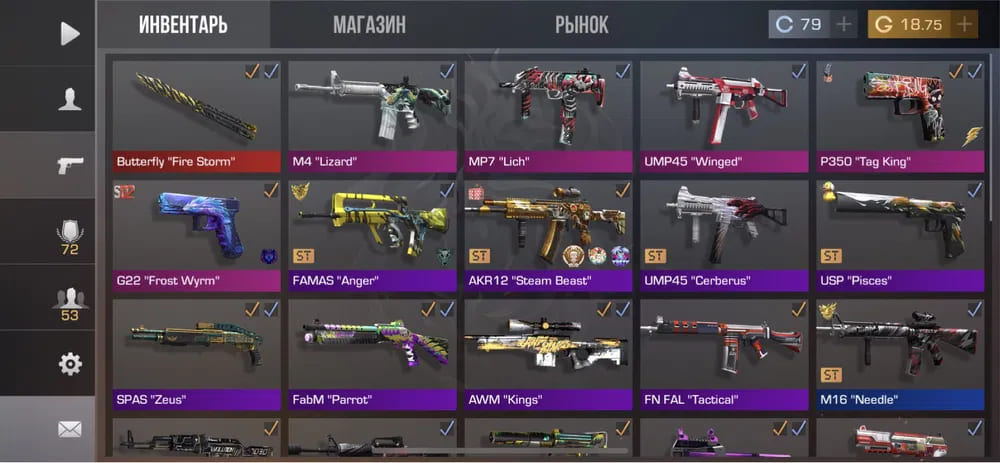Viewport: 1000px width, 463px height.
Task: Tap the play arrow in the sidebar
Action: click(x=69, y=33)
